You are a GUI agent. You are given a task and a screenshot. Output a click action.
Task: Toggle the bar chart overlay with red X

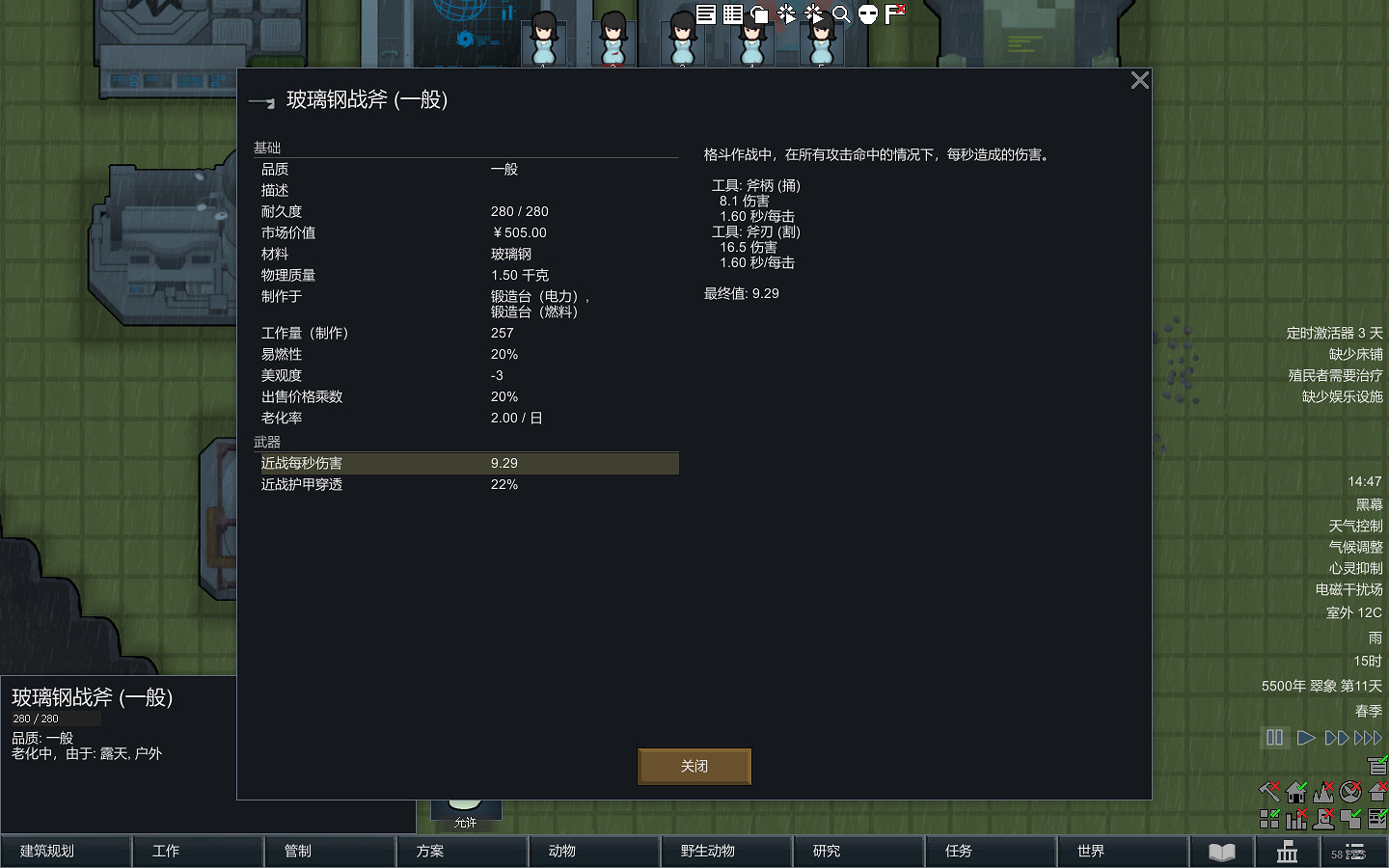pos(1297,820)
